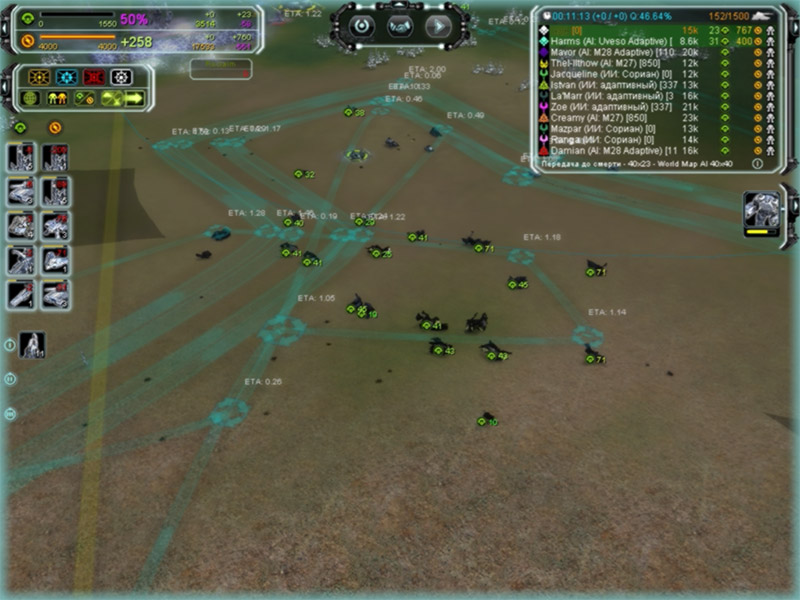This screenshot has width=800, height=600.
Task: Toggle the cyan crosshair overlay button
Action: [x=66, y=77]
